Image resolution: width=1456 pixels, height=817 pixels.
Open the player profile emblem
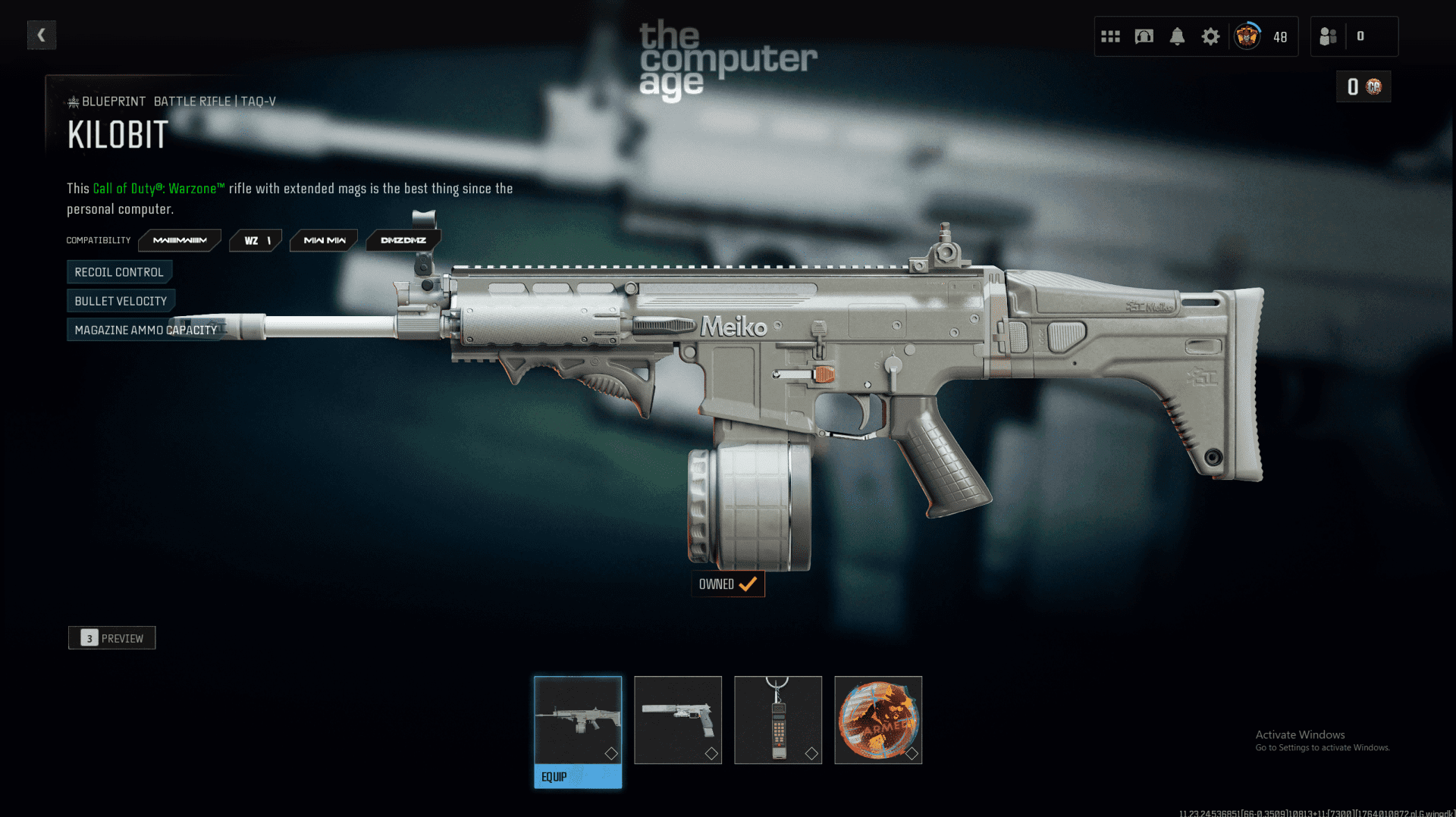coord(1247,36)
